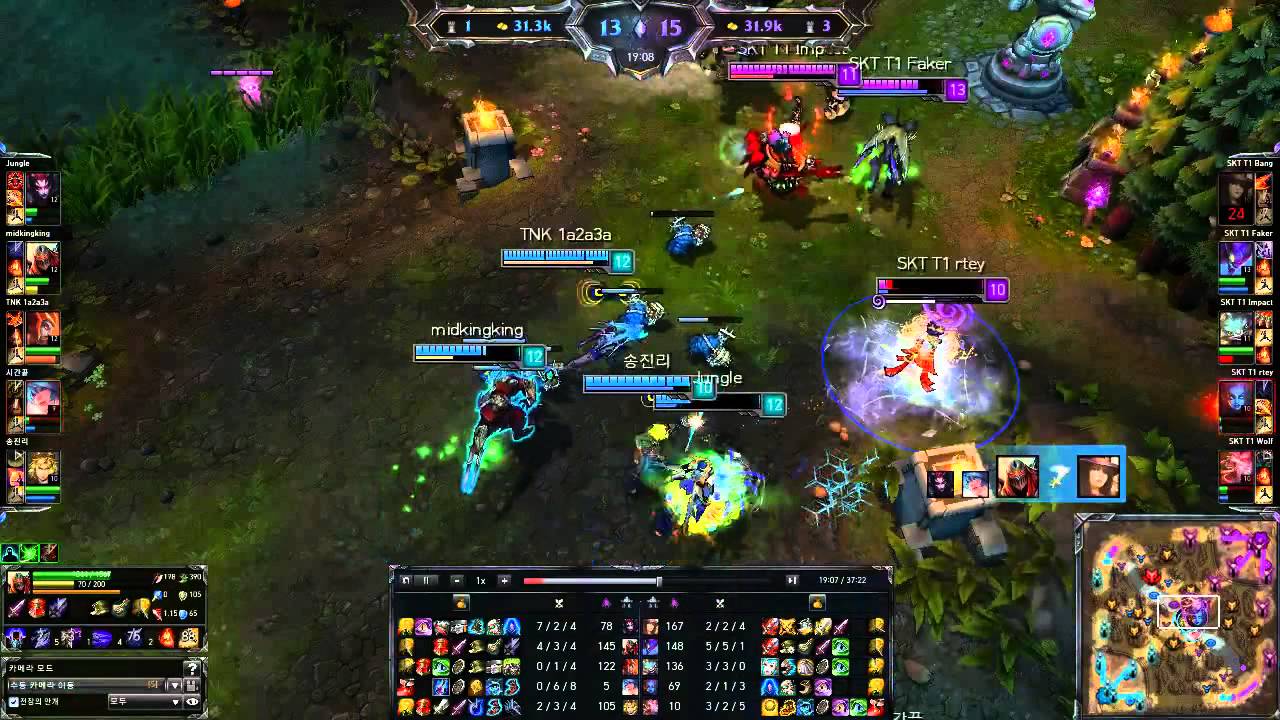The image size is (1280, 720).
Task: Open the camera mode dropdown
Action: [175, 685]
